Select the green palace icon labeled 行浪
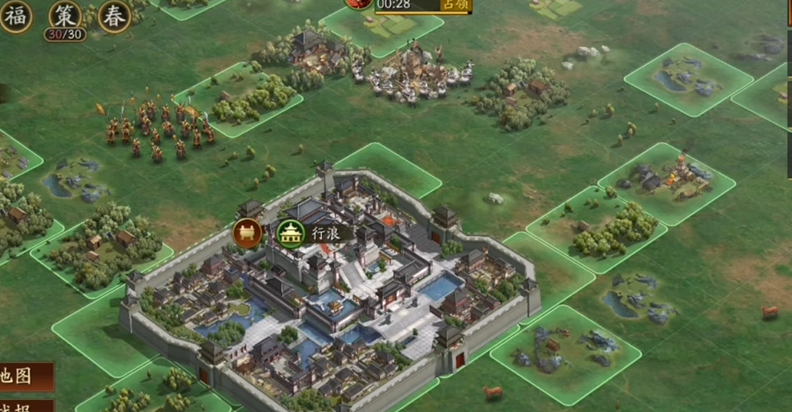The height and width of the screenshot is (412, 792). (291, 233)
